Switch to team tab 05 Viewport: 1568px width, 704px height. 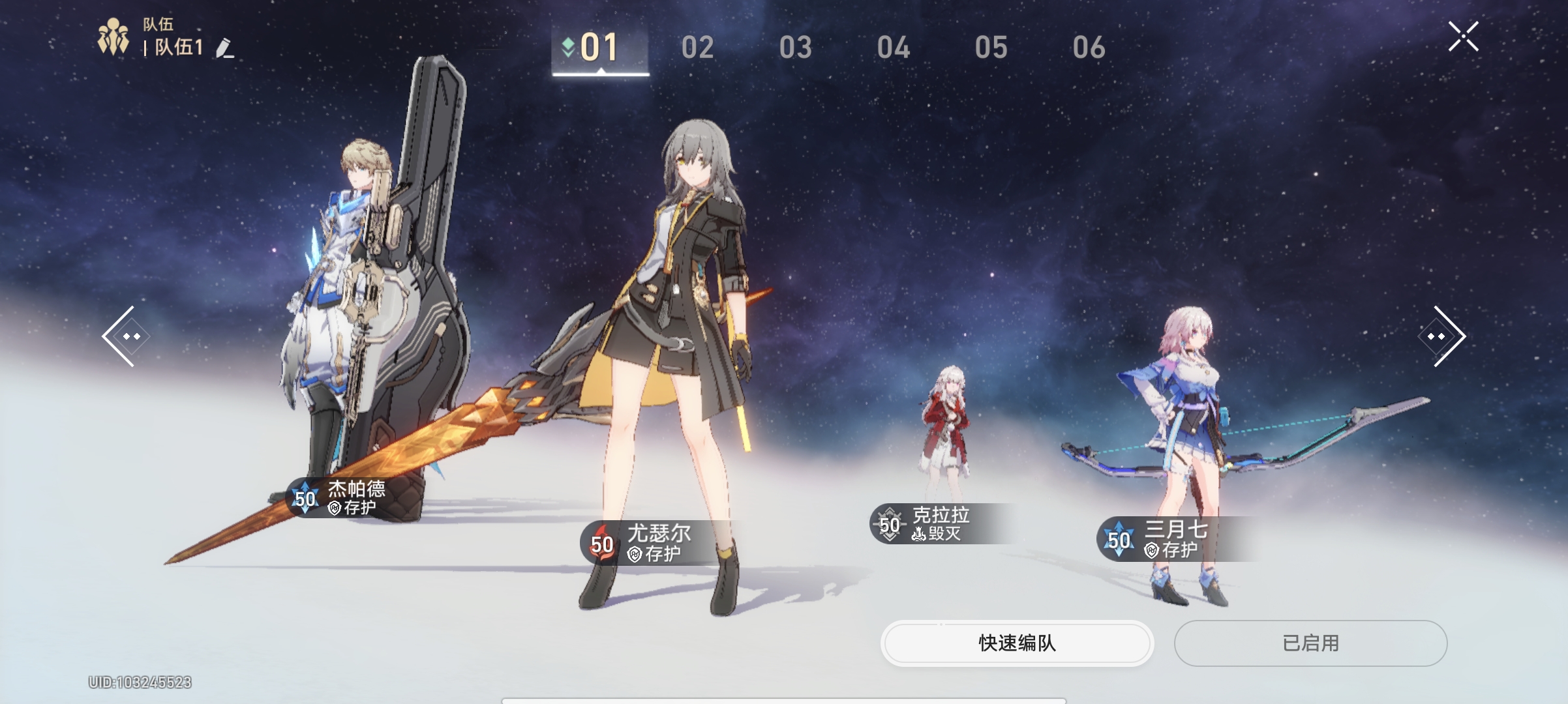991,48
